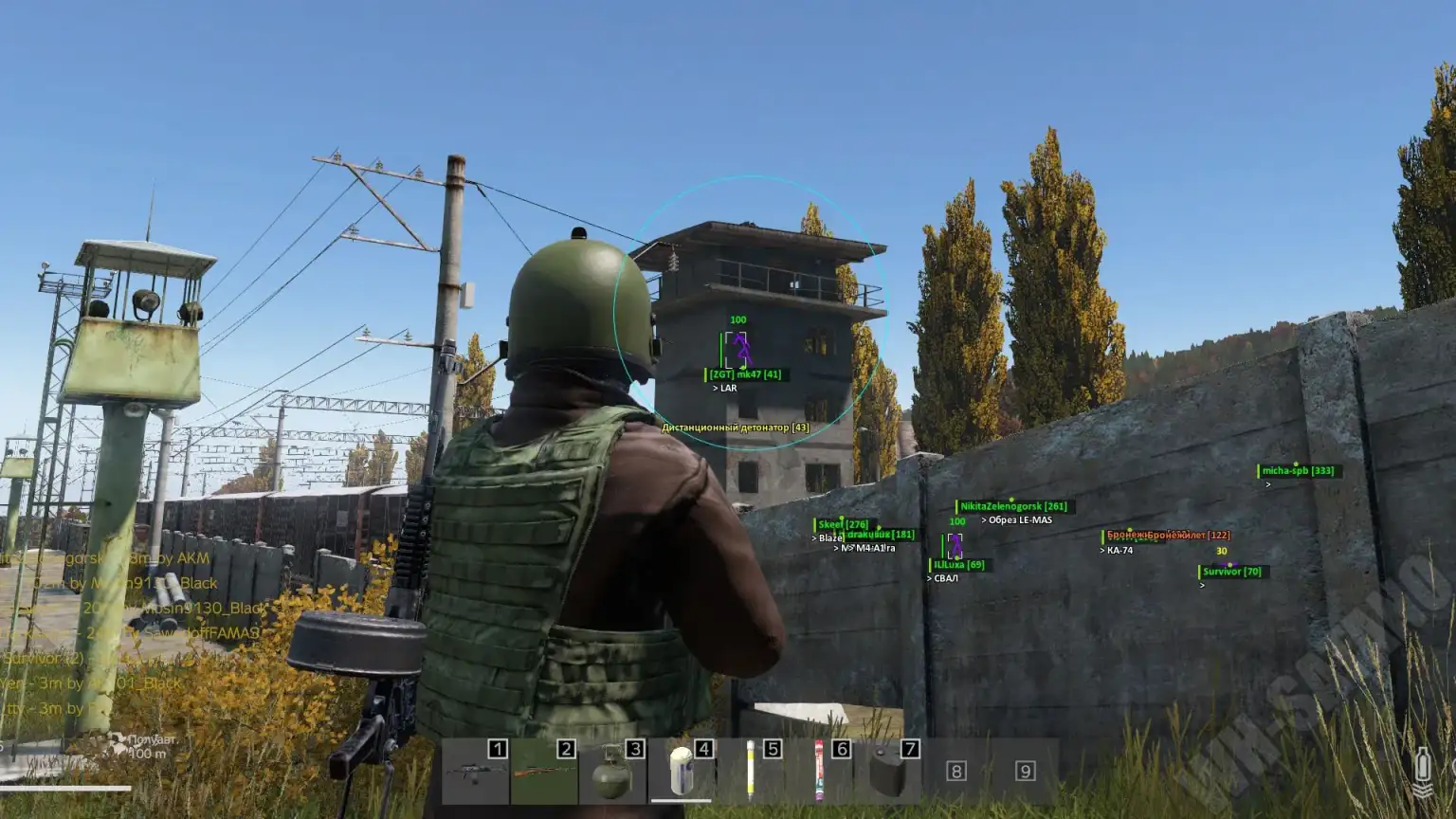Expand the chevron under micha-spb [333]
Viewport: 1456px width, 819px height.
click(1266, 484)
